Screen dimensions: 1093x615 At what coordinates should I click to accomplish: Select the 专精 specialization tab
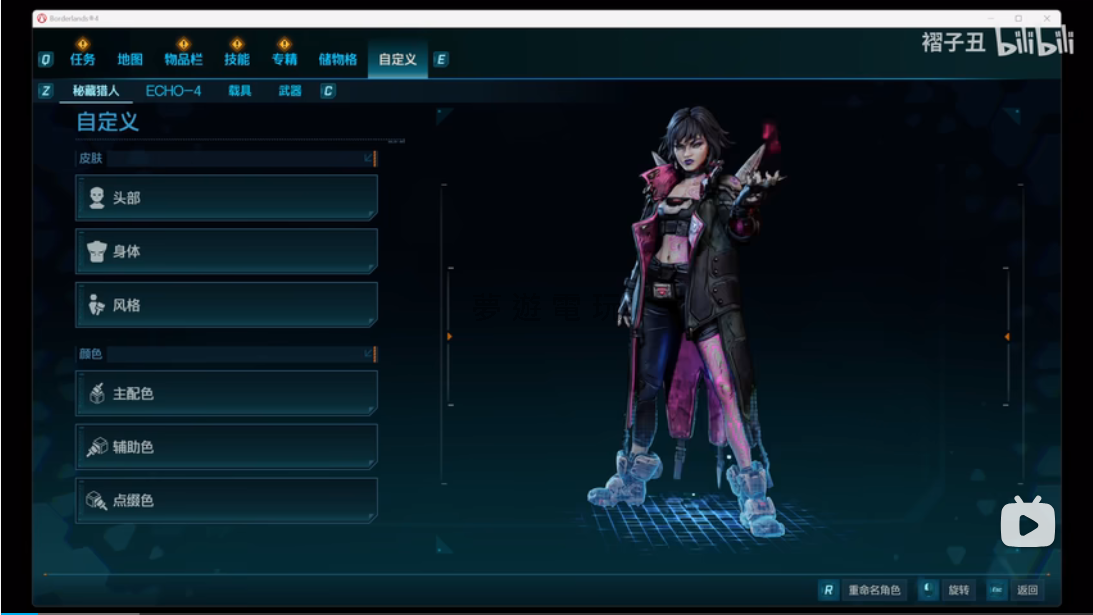[285, 60]
